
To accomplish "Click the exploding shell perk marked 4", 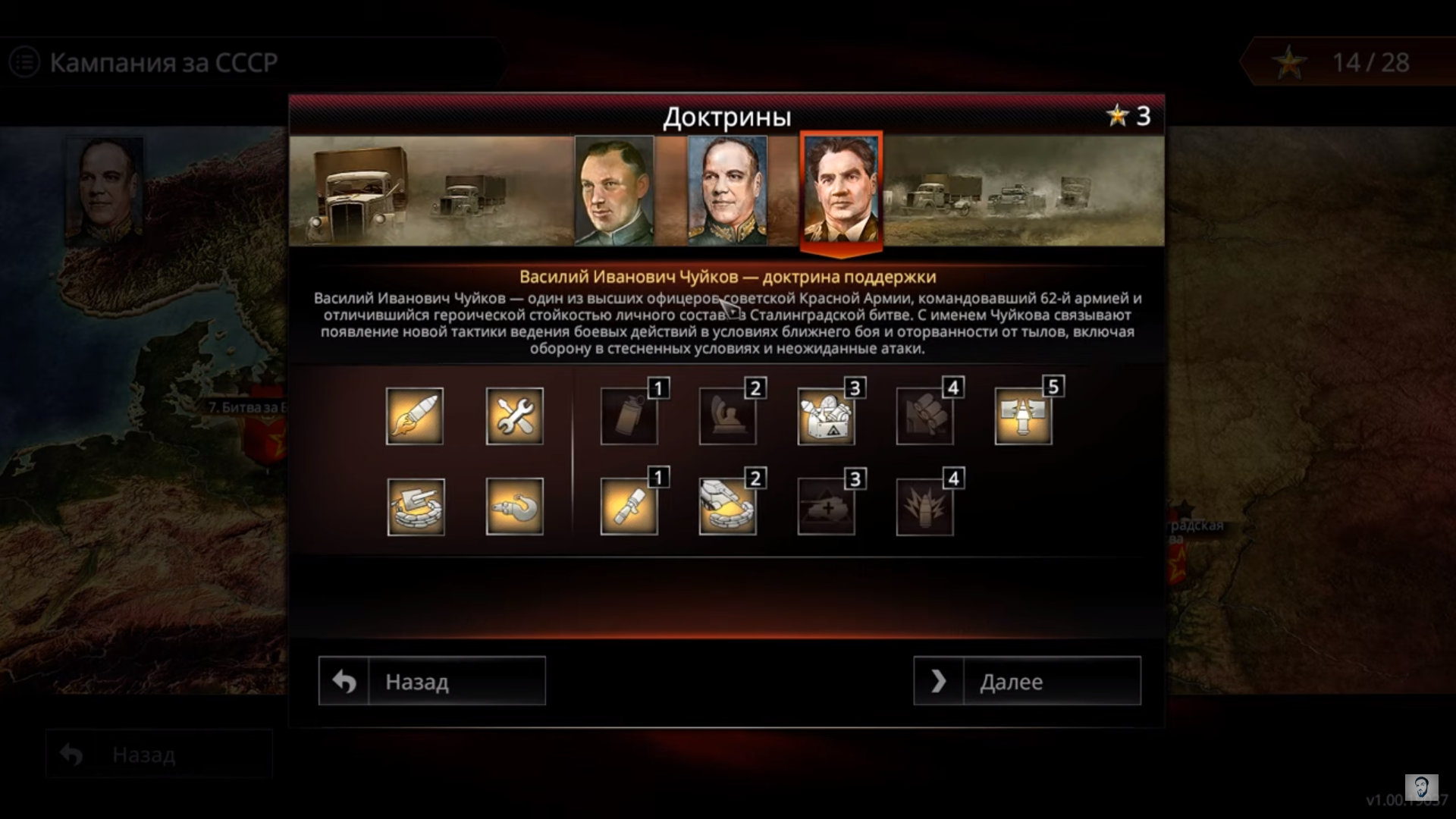I will tap(924, 507).
